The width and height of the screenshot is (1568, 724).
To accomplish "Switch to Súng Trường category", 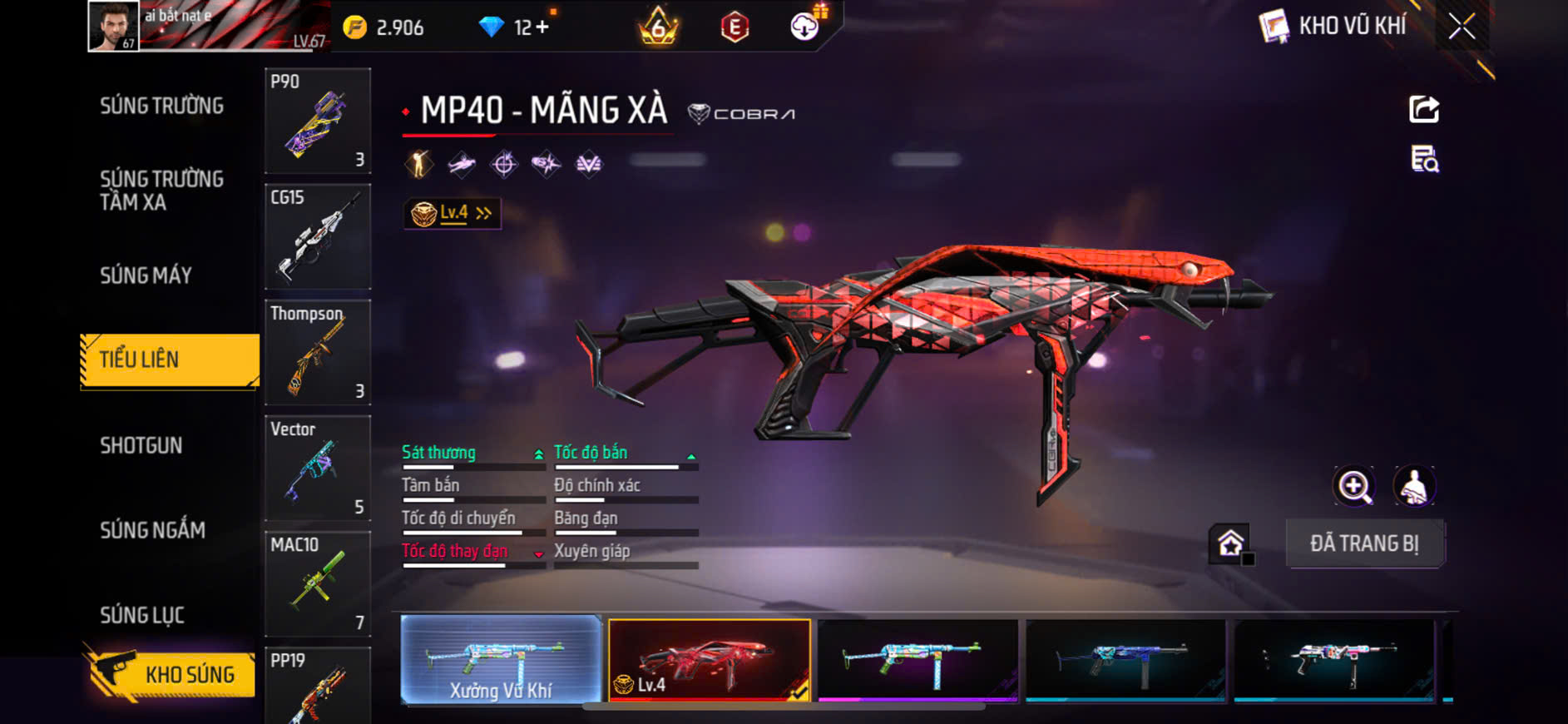I will click(161, 106).
